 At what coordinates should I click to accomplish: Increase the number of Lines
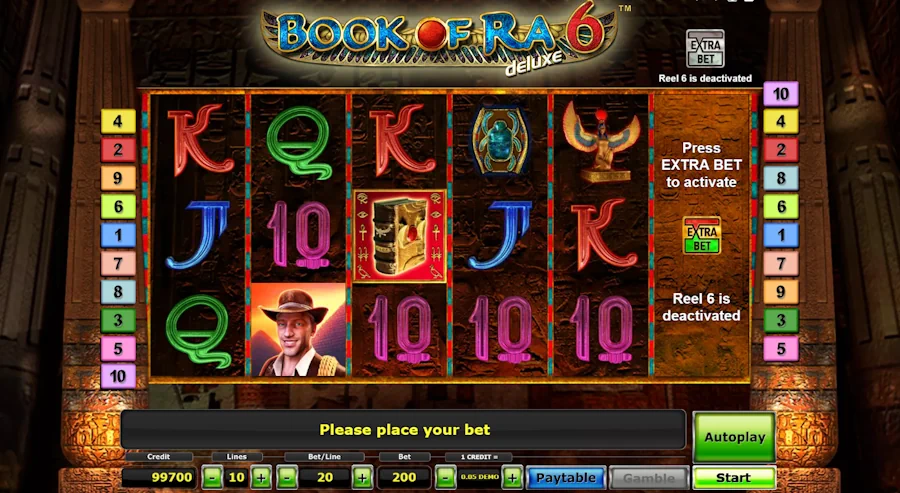[x=260, y=477]
